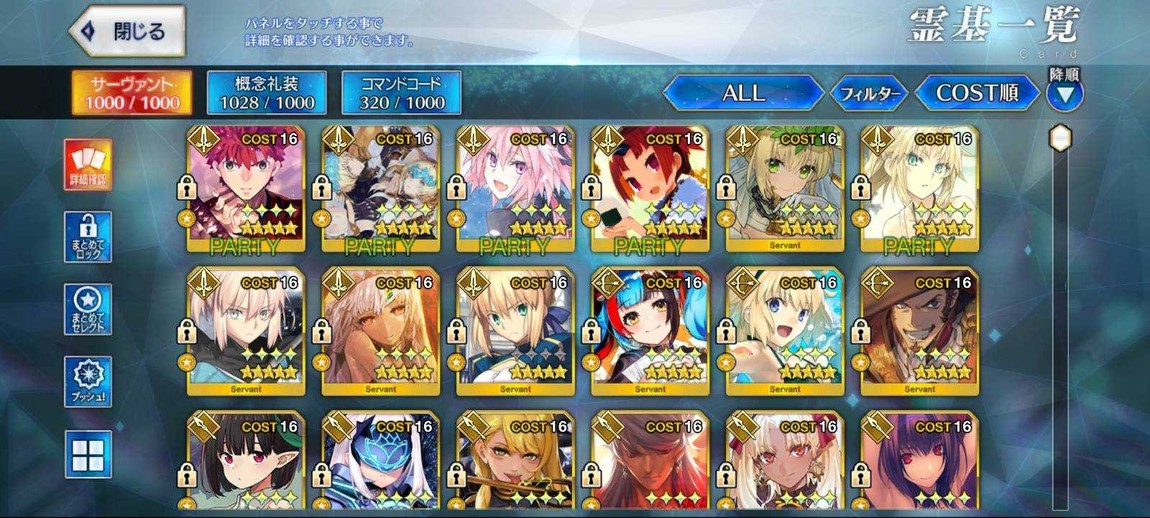Open the 概念礼装 tab
This screenshot has width=1150, height=518.
click(x=267, y=93)
